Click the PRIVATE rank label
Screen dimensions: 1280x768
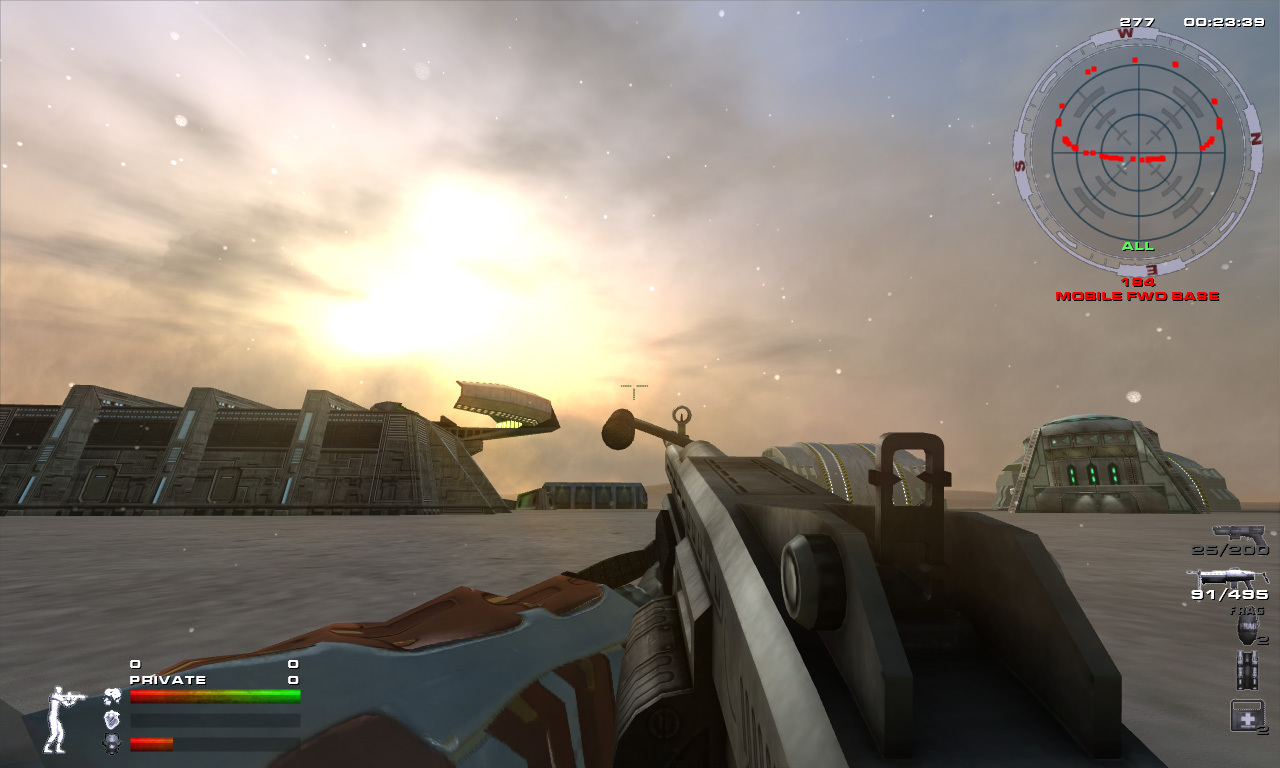167,679
